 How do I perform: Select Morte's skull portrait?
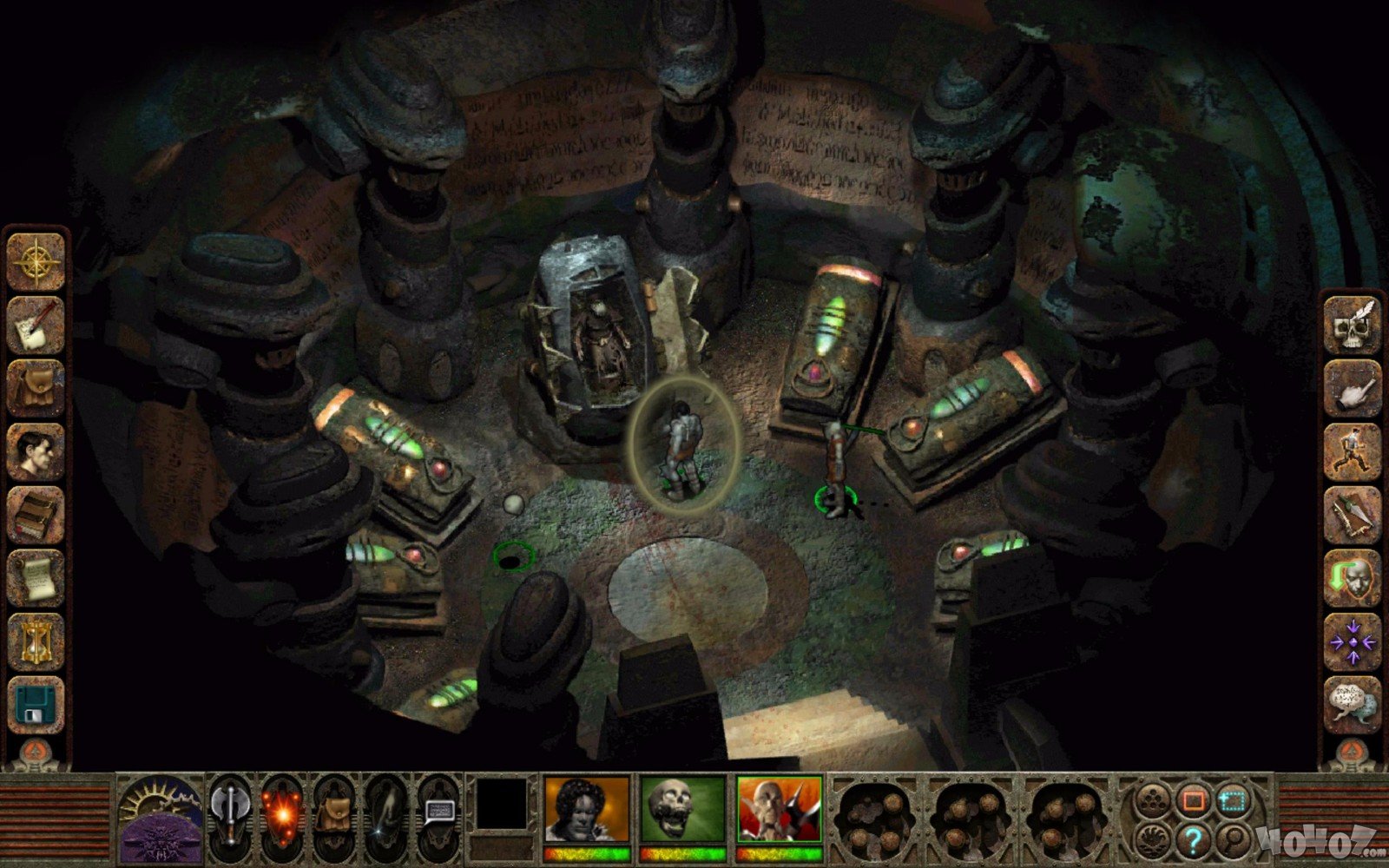tap(682, 811)
